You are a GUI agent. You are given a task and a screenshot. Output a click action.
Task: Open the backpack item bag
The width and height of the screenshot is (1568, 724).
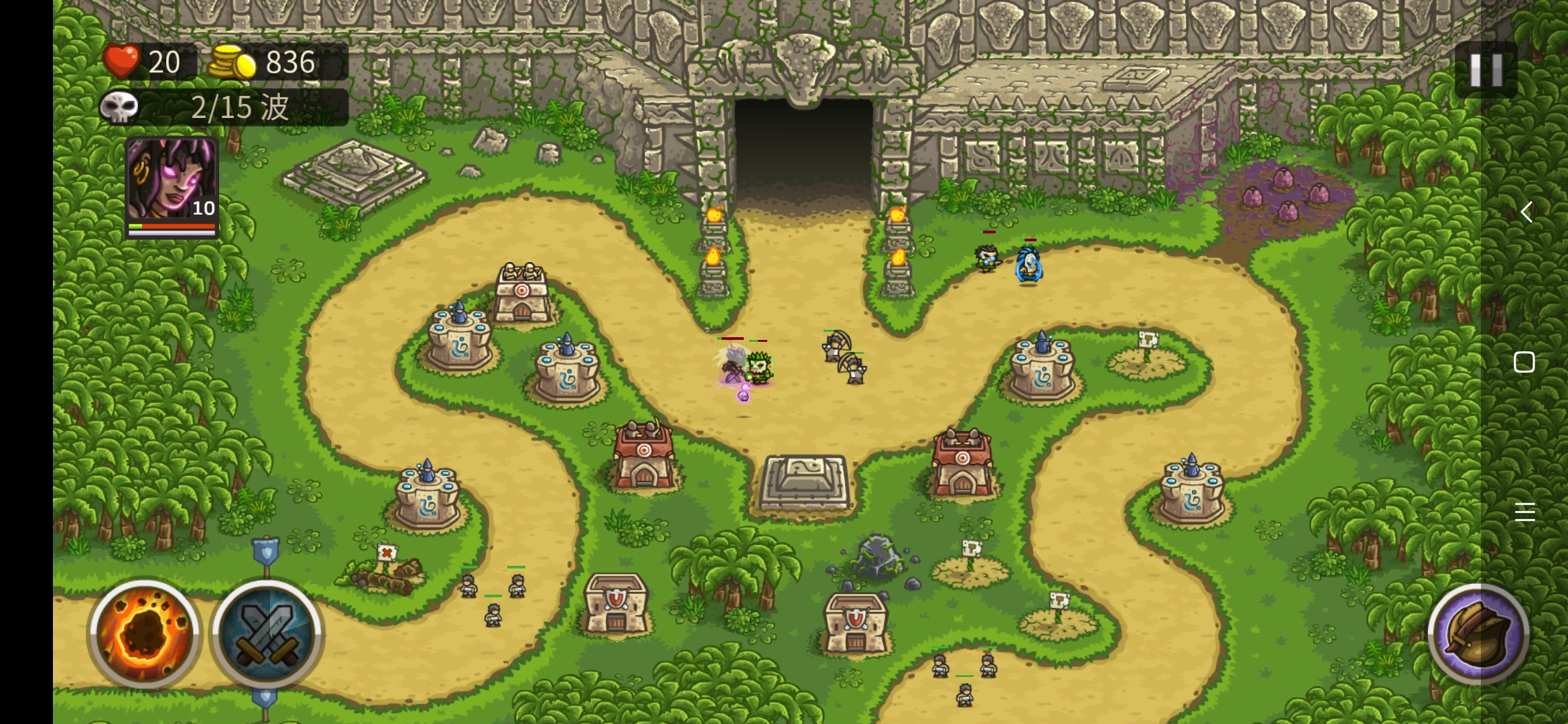[x=1478, y=633]
